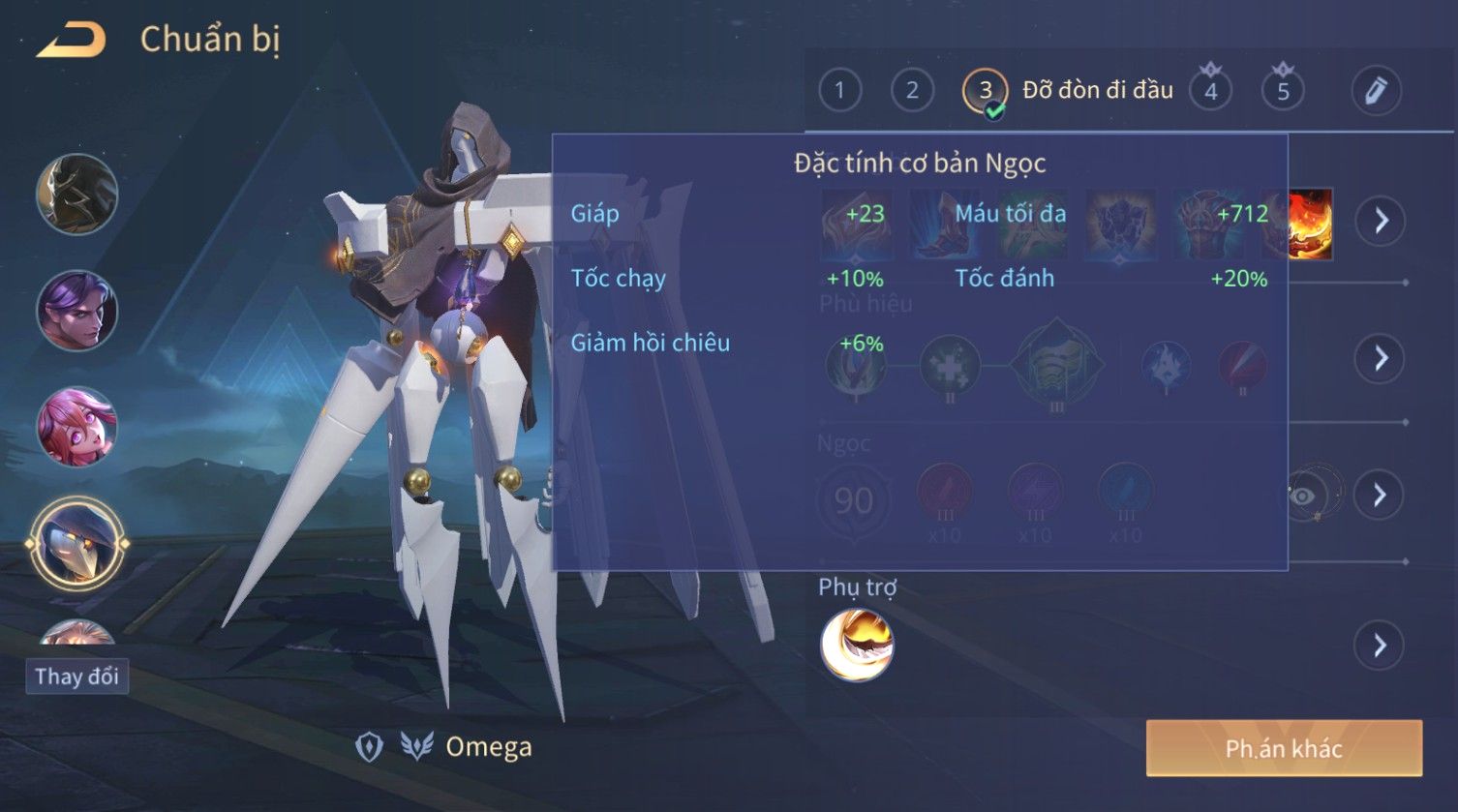The width and height of the screenshot is (1458, 812).
Task: Click the Thay đổi button
Action: (x=76, y=676)
